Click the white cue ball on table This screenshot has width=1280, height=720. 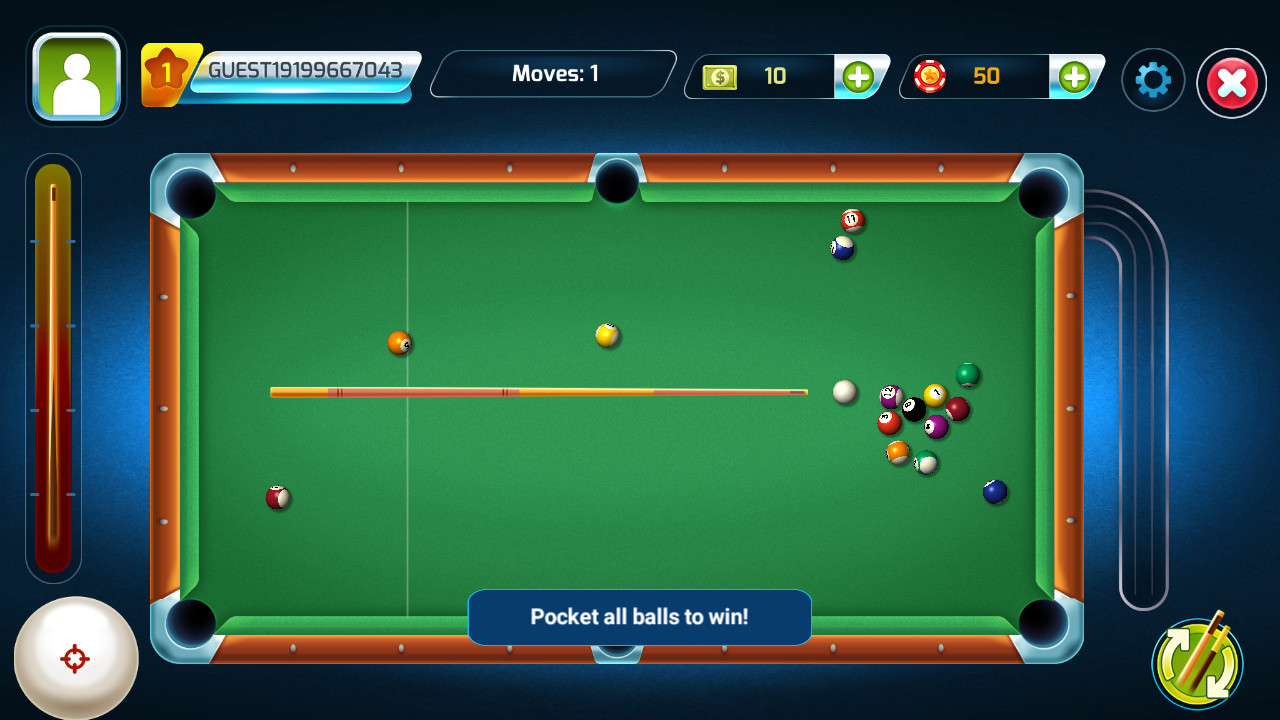point(845,393)
